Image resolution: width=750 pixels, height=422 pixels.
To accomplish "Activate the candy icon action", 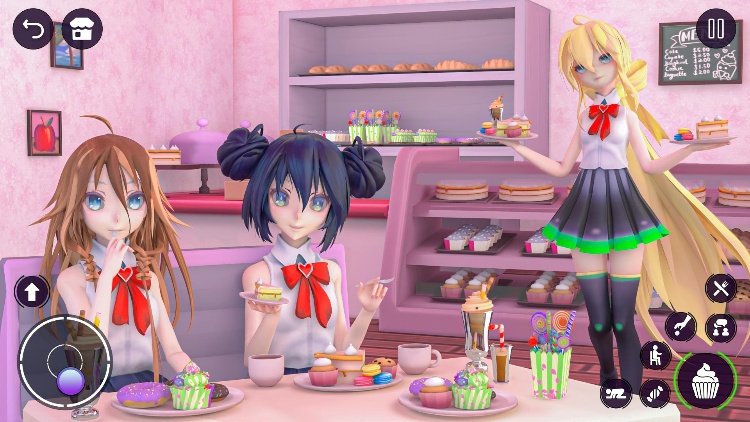I will 656,392.
